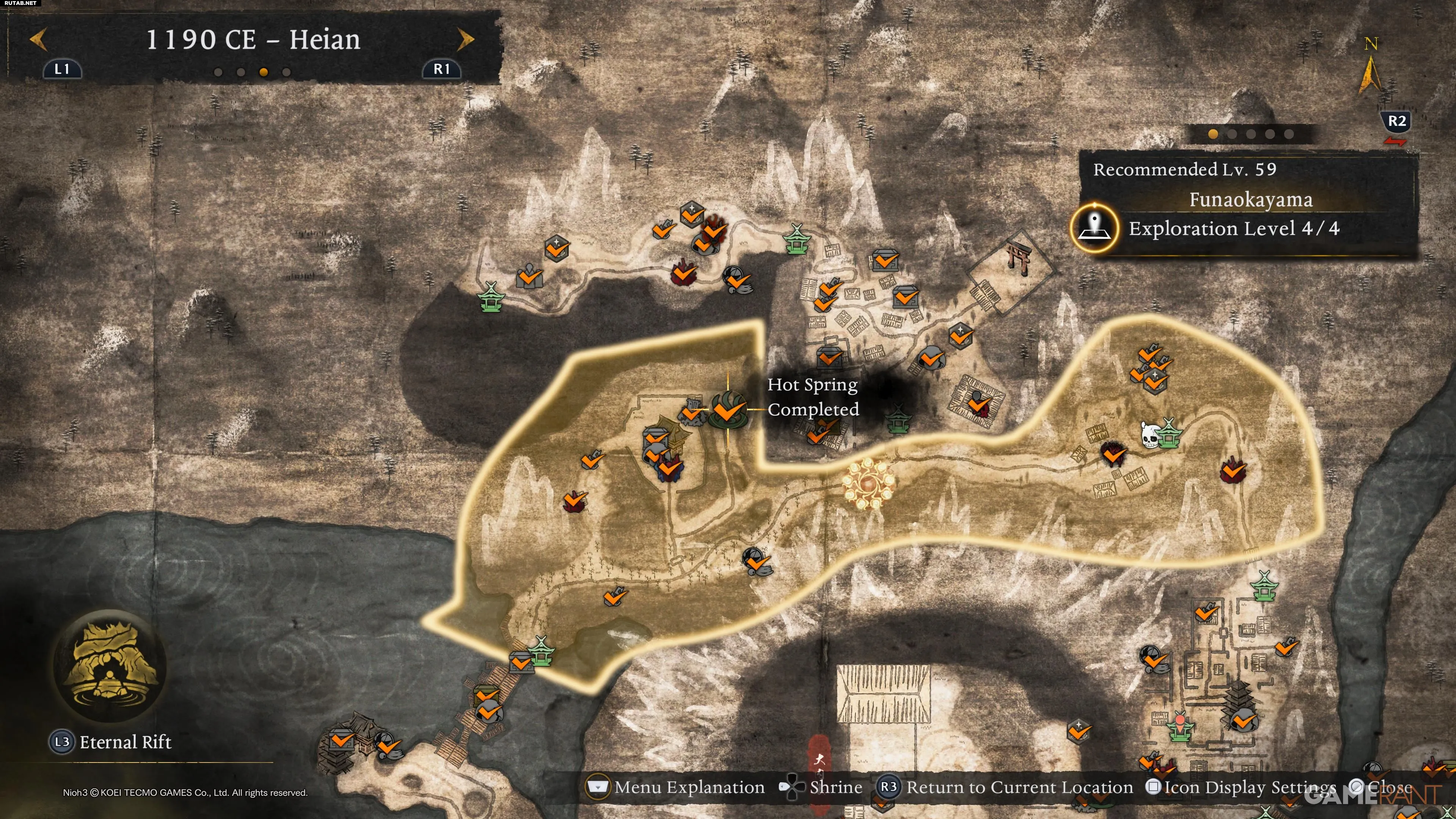This screenshot has height=819, width=1456.
Task: Go to the next era with the right arrow
Action: point(465,39)
